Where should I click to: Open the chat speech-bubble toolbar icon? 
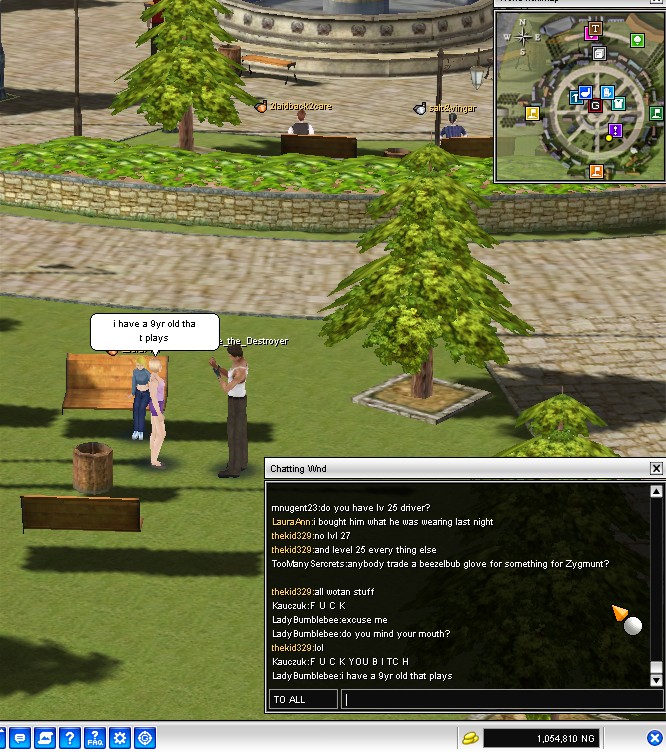tap(20, 739)
